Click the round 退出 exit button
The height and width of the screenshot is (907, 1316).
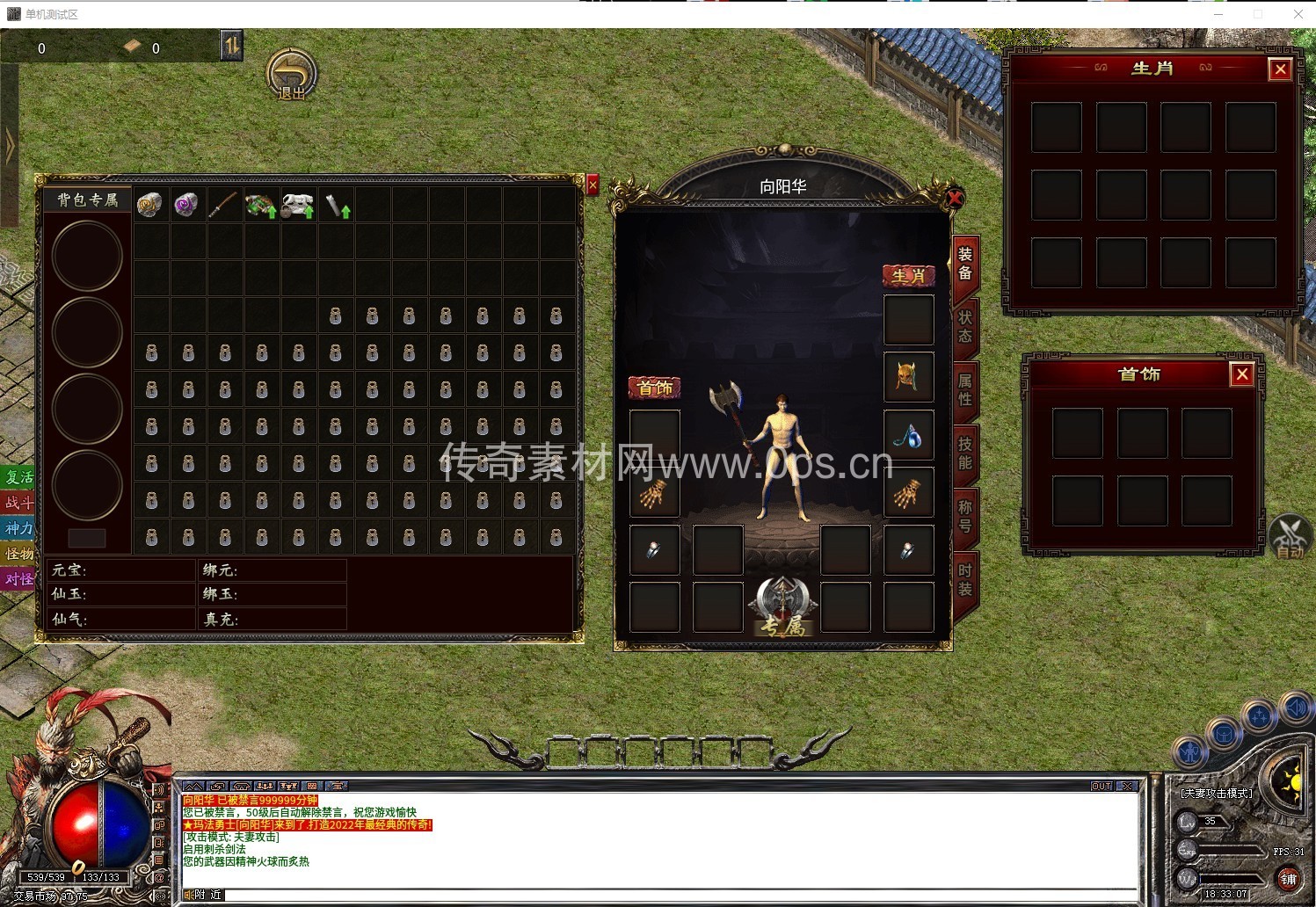(291, 74)
